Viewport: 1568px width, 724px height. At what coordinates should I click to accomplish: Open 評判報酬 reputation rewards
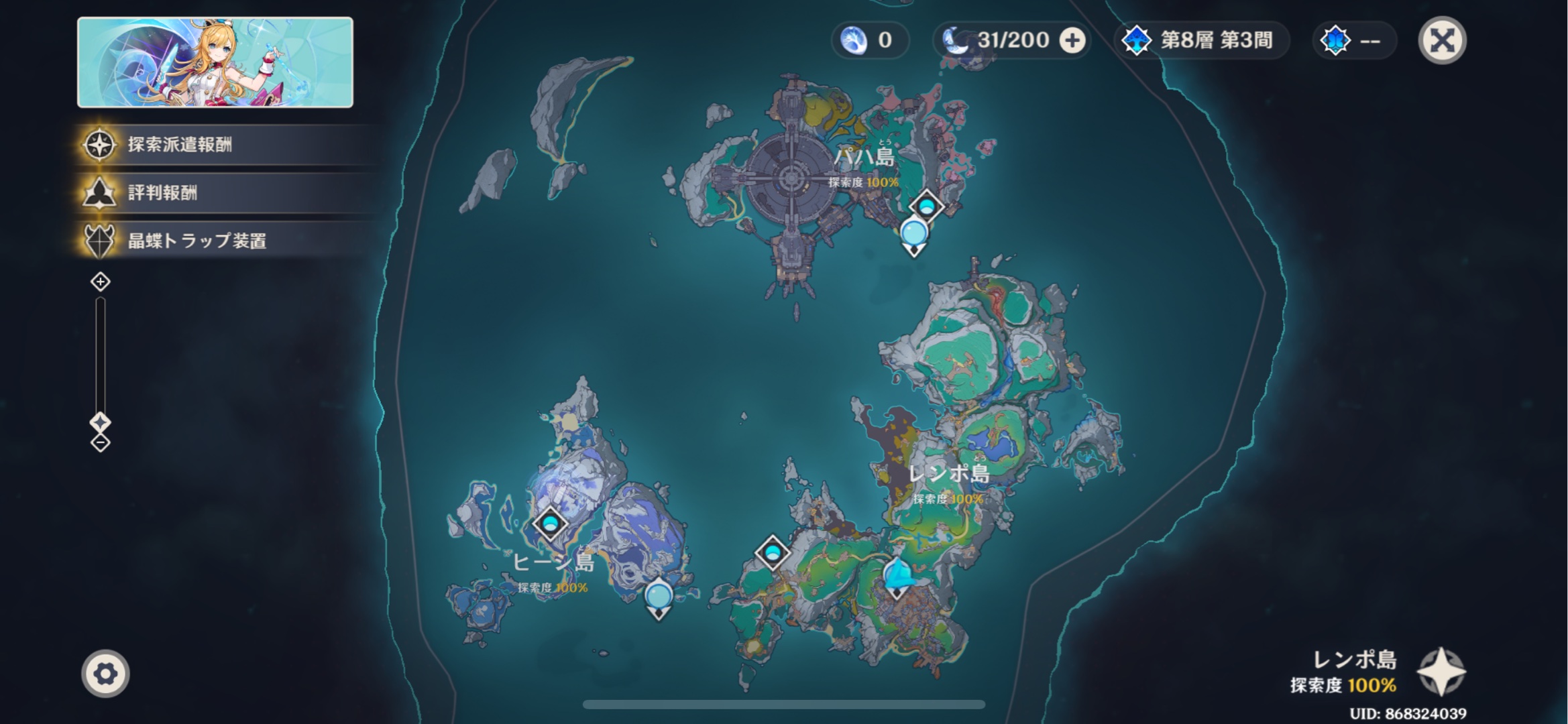click(x=162, y=193)
